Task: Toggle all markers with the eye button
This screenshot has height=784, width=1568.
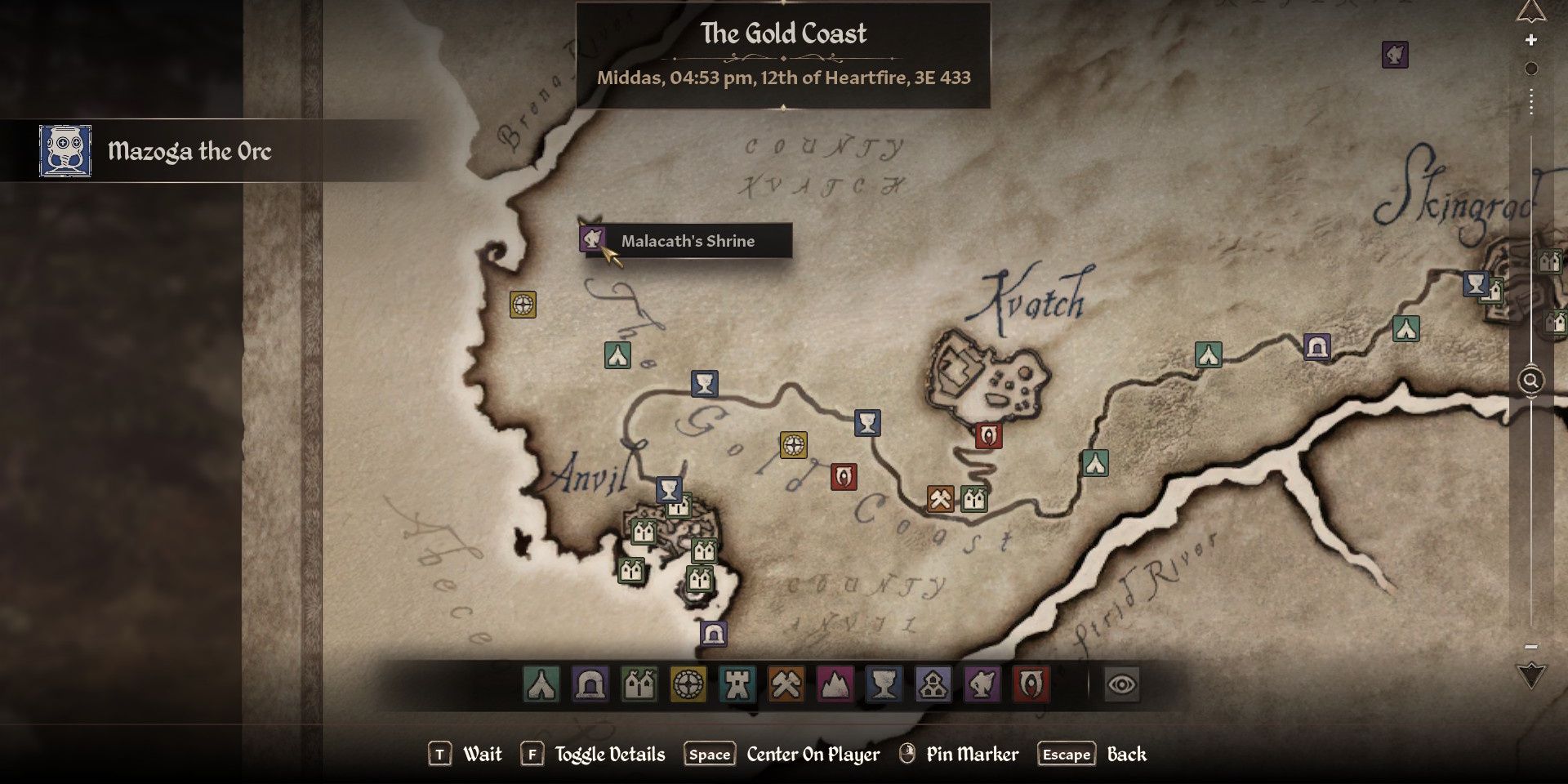Action: (x=1121, y=684)
